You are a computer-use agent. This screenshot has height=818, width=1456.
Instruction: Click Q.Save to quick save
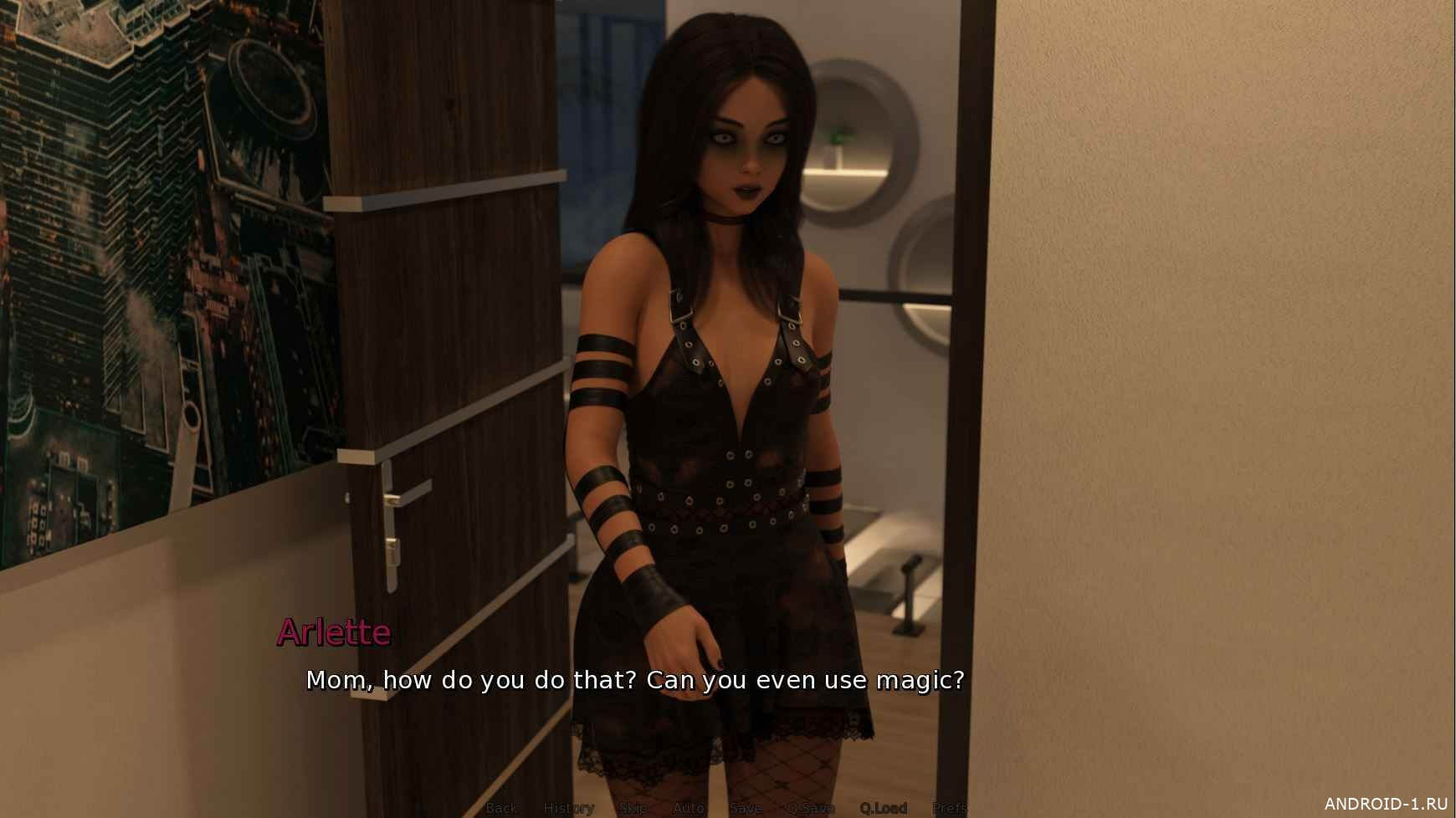point(810,808)
